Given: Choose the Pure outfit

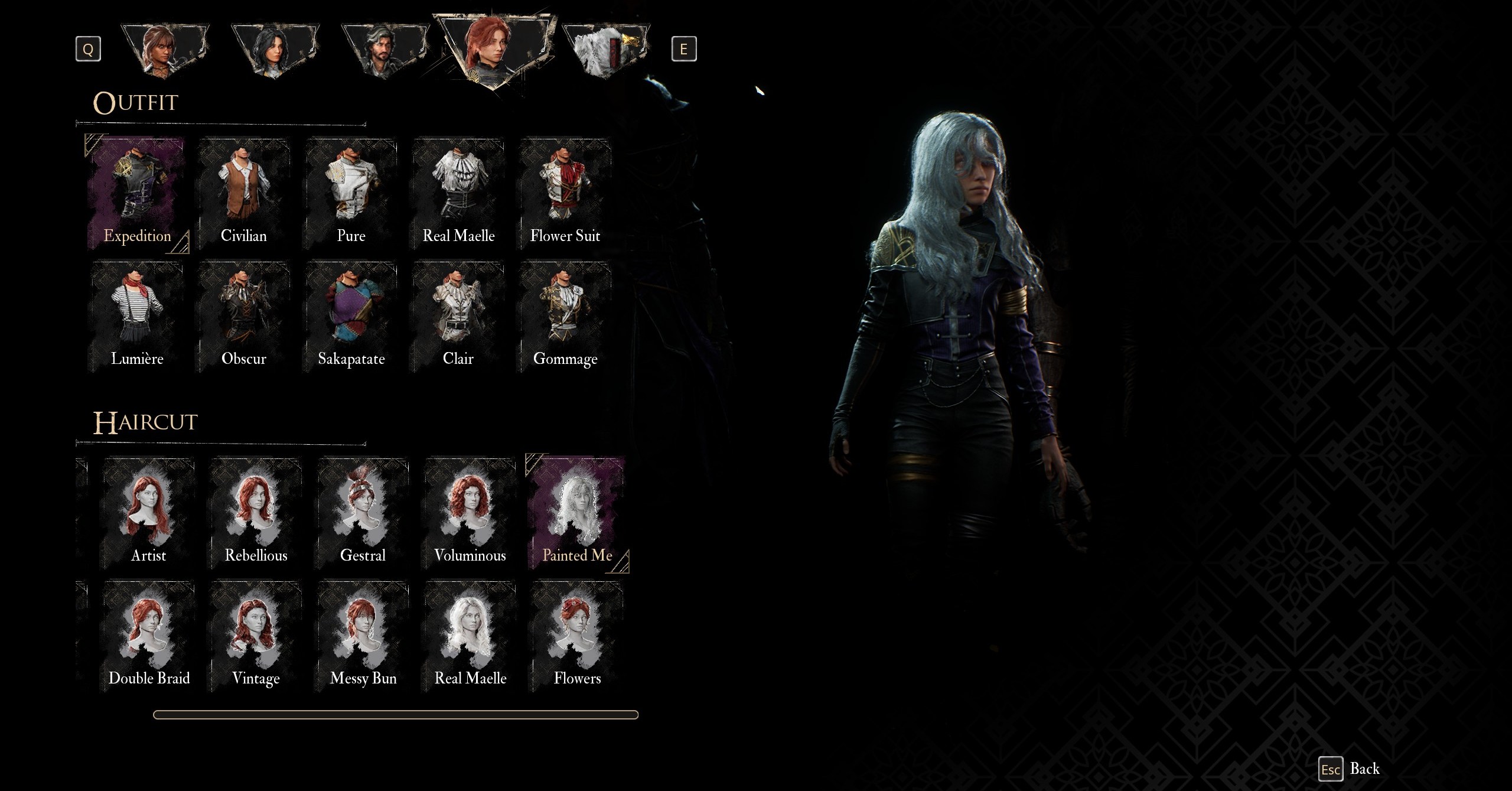Looking at the screenshot, I should pyautogui.click(x=351, y=194).
